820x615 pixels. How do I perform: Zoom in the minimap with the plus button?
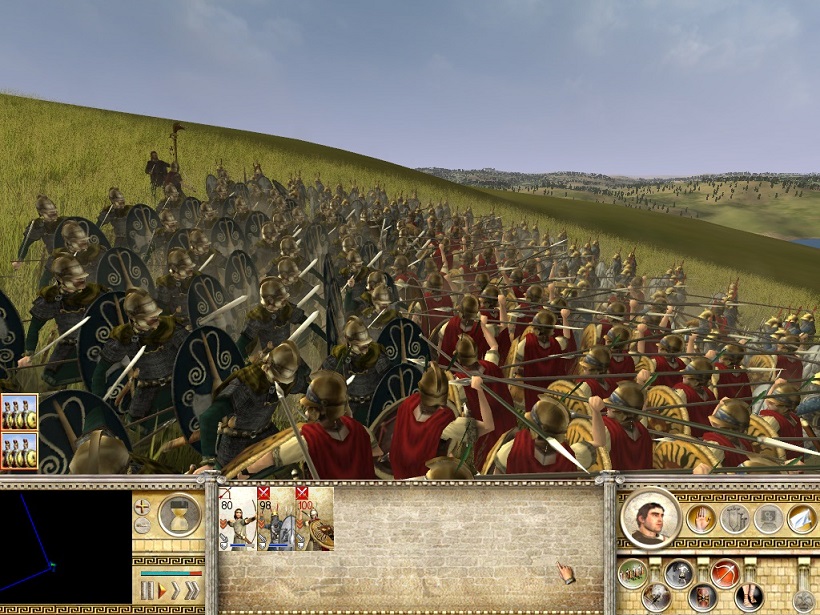[142, 506]
